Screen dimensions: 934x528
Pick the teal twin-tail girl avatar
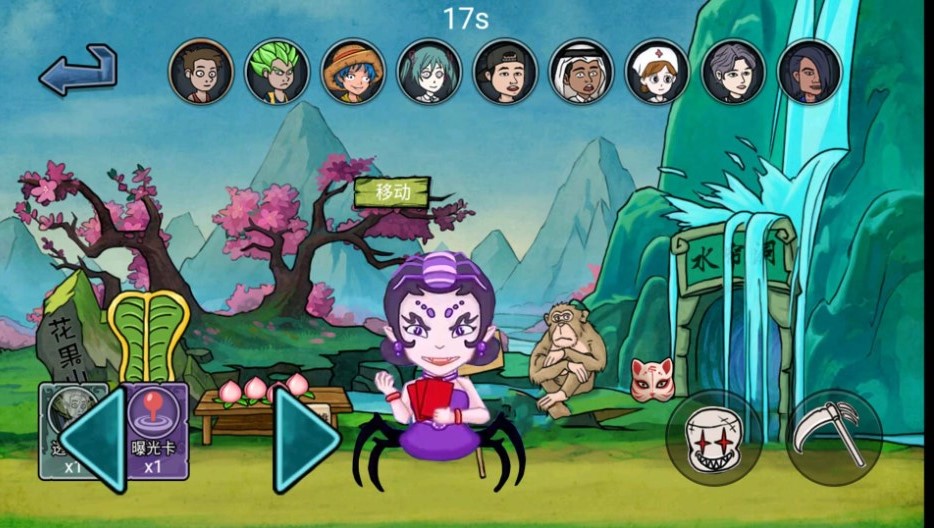[x=429, y=71]
